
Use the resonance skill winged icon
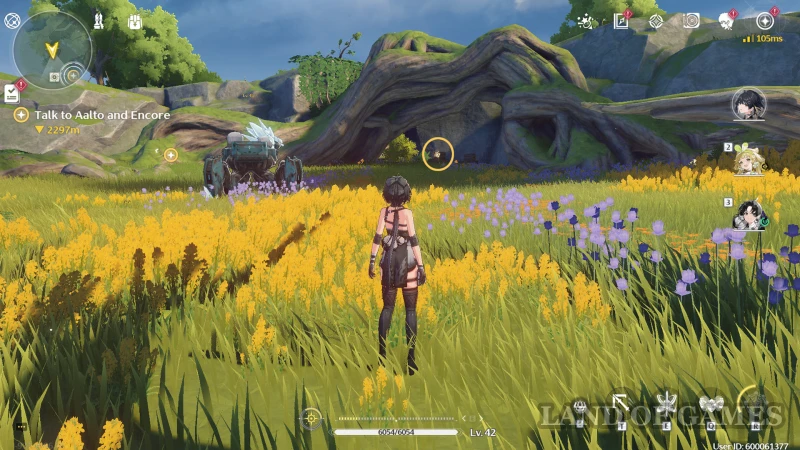click(x=665, y=407)
